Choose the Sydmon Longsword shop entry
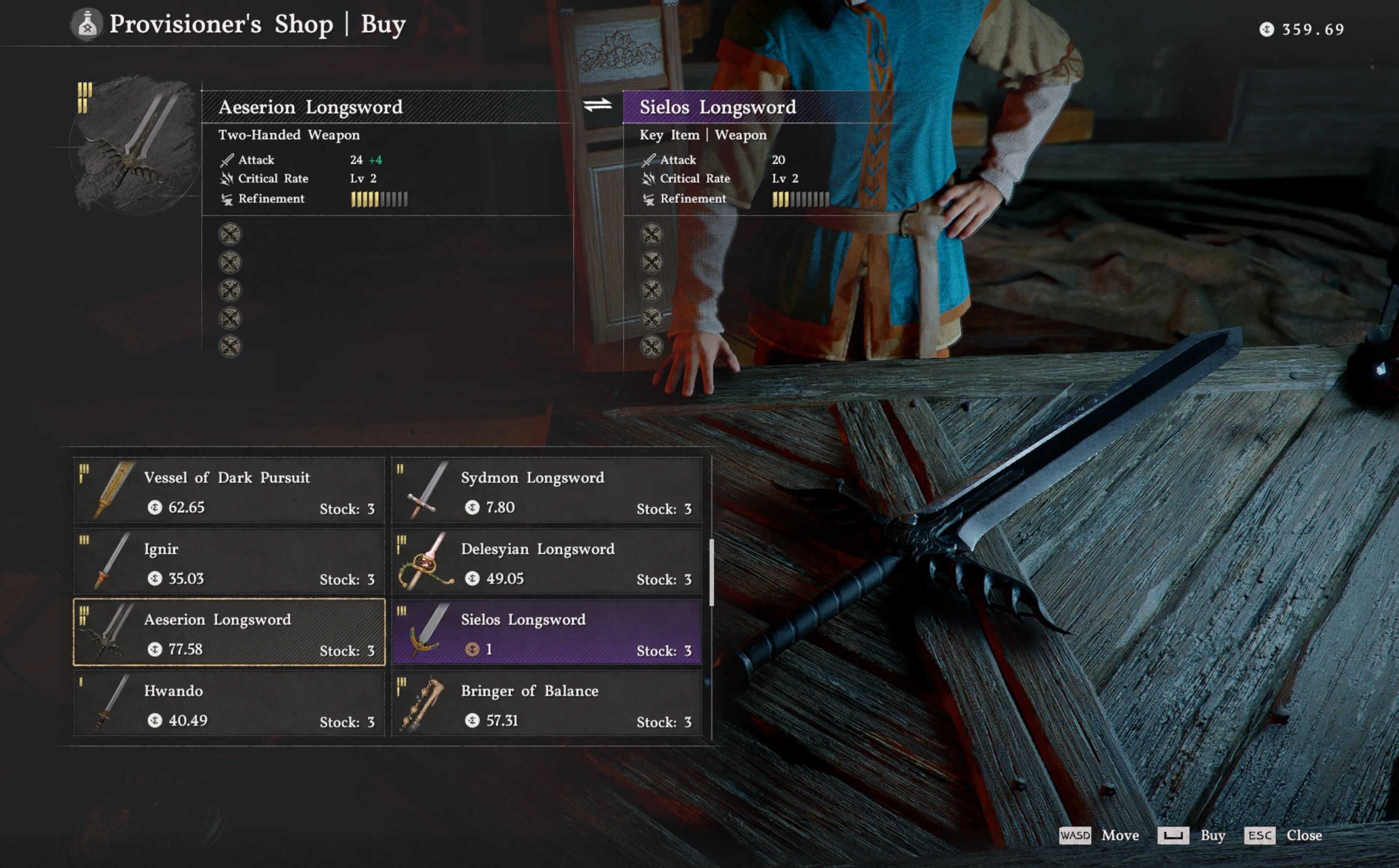The image size is (1399, 868). (x=547, y=491)
